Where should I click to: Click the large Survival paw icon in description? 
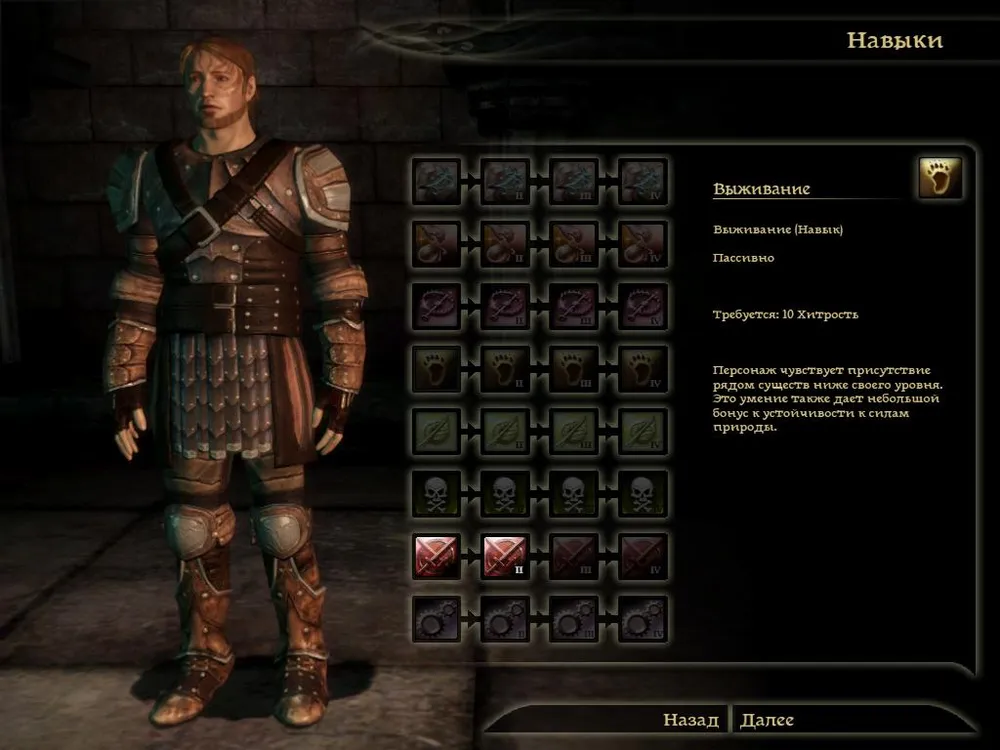pyautogui.click(x=940, y=178)
